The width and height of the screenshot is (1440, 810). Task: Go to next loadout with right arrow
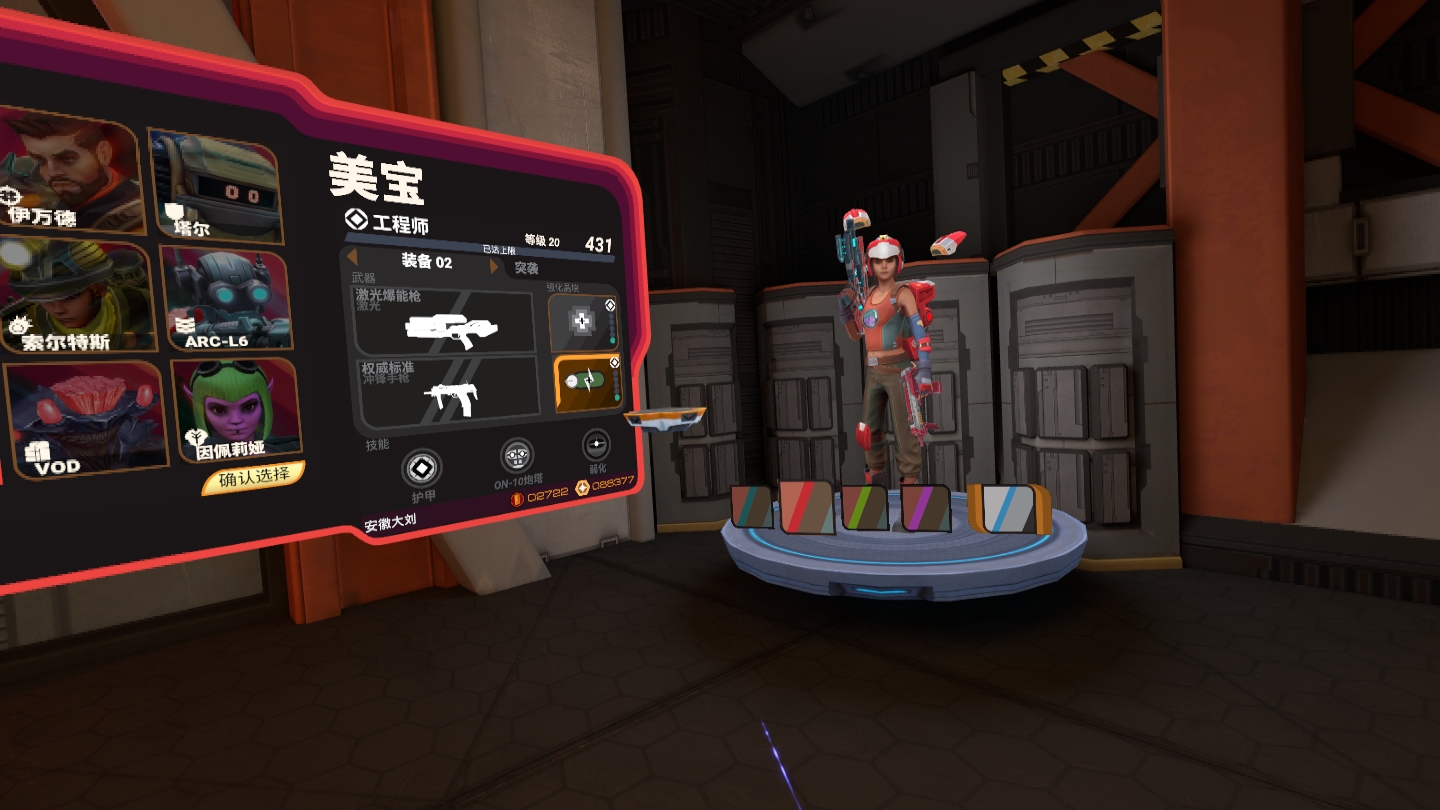coord(494,267)
